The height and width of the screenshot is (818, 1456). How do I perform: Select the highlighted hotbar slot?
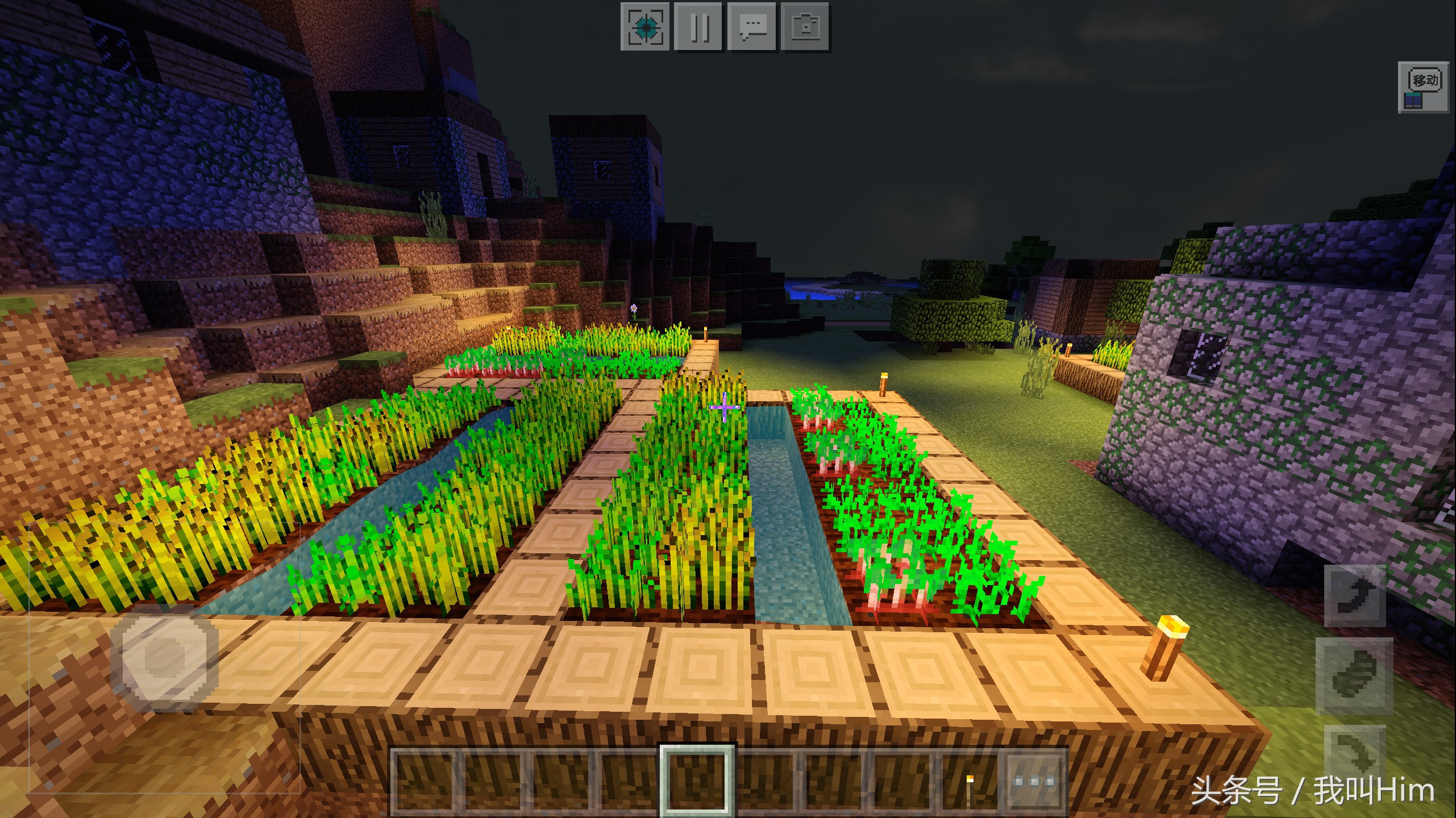[697, 781]
